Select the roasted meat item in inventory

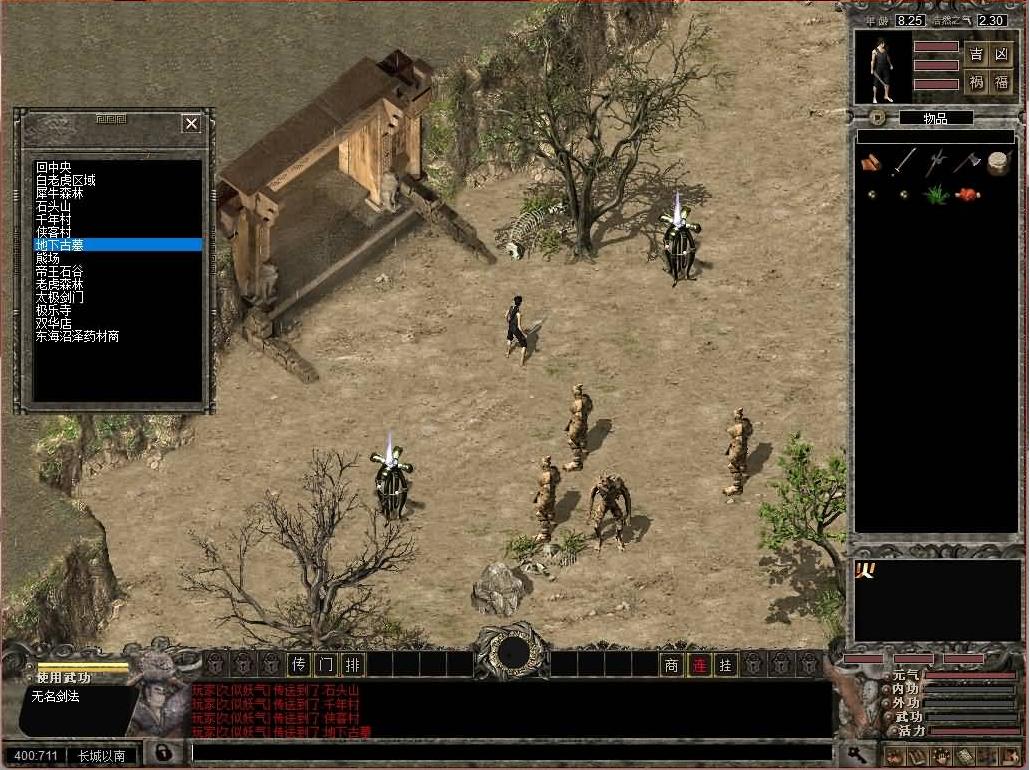pos(967,195)
